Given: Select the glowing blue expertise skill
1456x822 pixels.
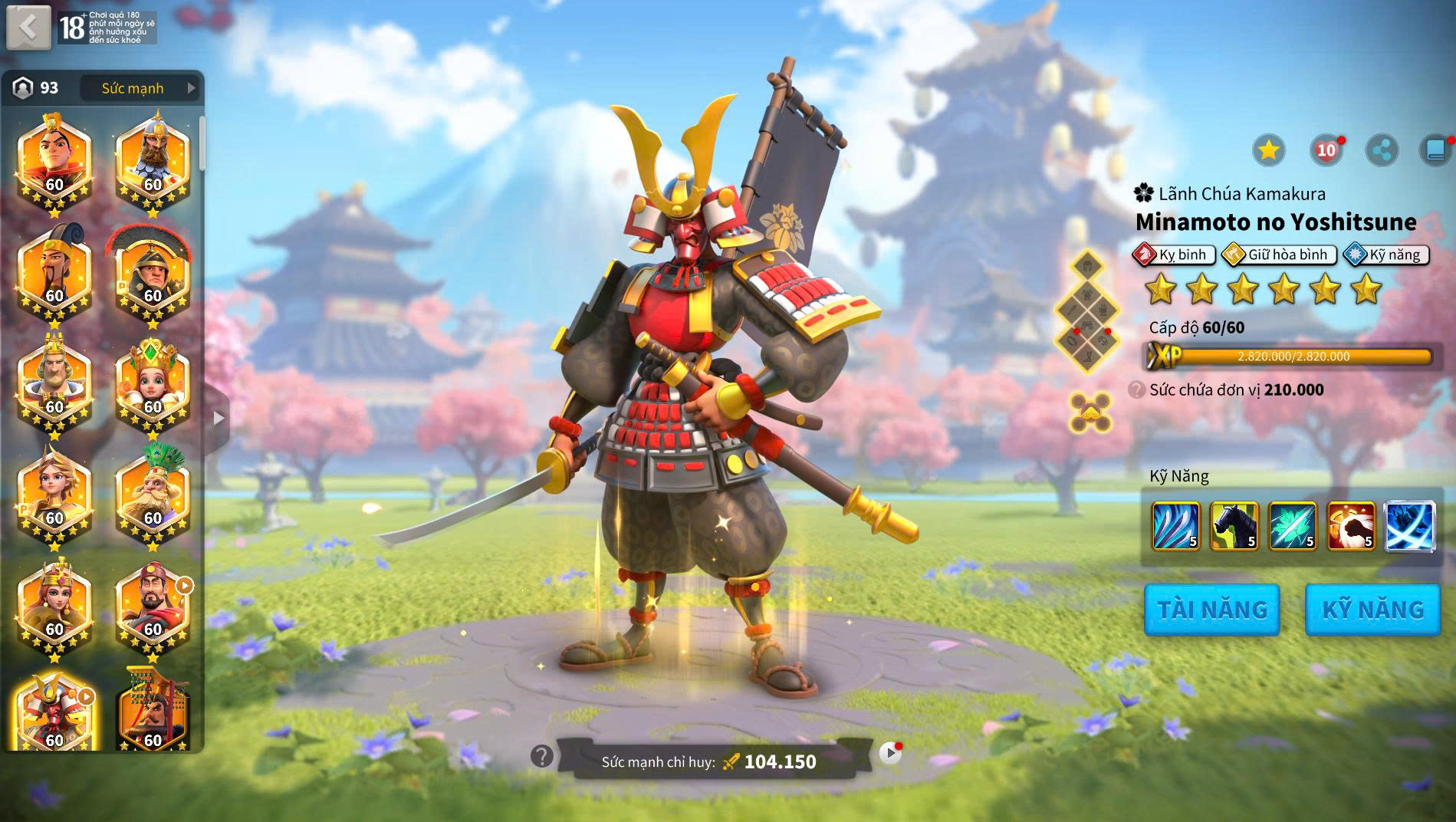Looking at the screenshot, I should pyautogui.click(x=1409, y=526).
